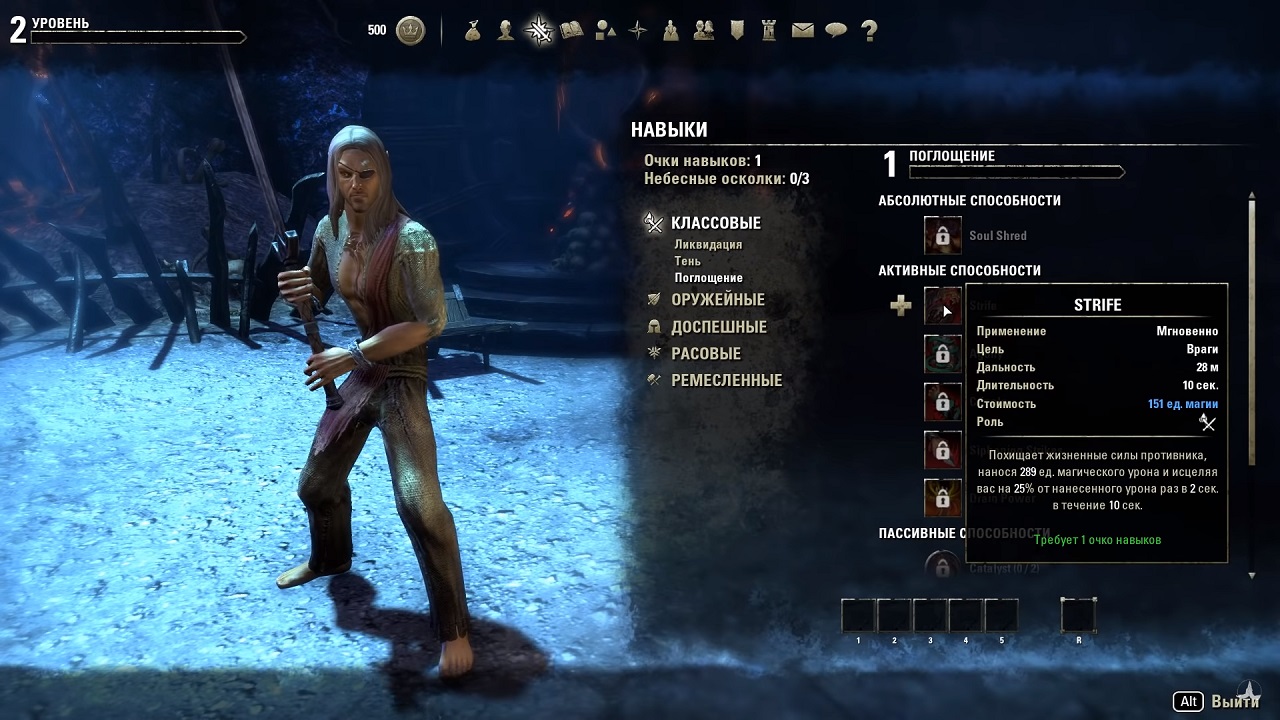Viewport: 1280px width, 720px height.
Task: Click the Strife ability icon
Action: click(943, 306)
